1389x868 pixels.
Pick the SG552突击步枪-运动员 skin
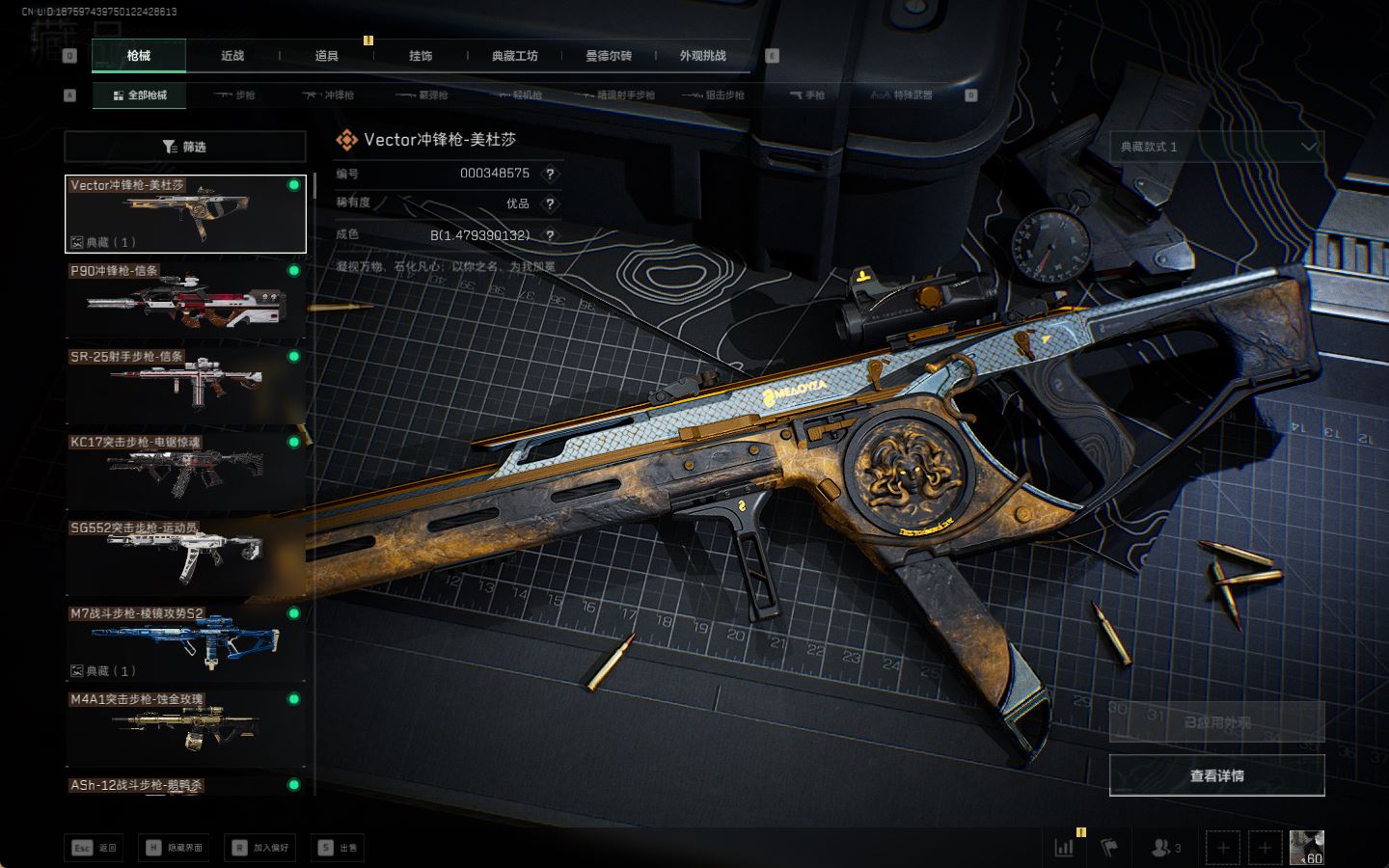184,556
